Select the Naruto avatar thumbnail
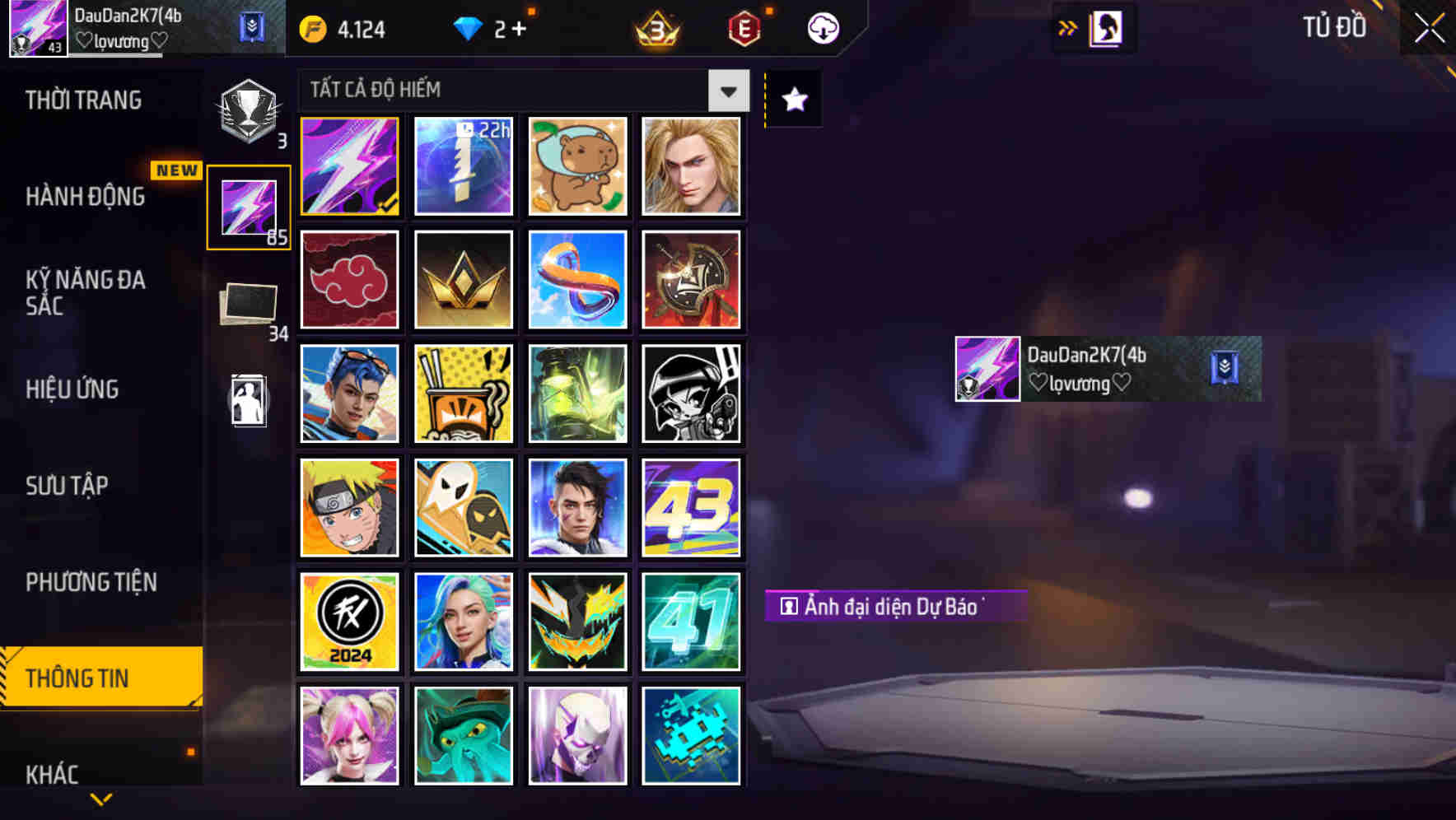 pos(349,506)
